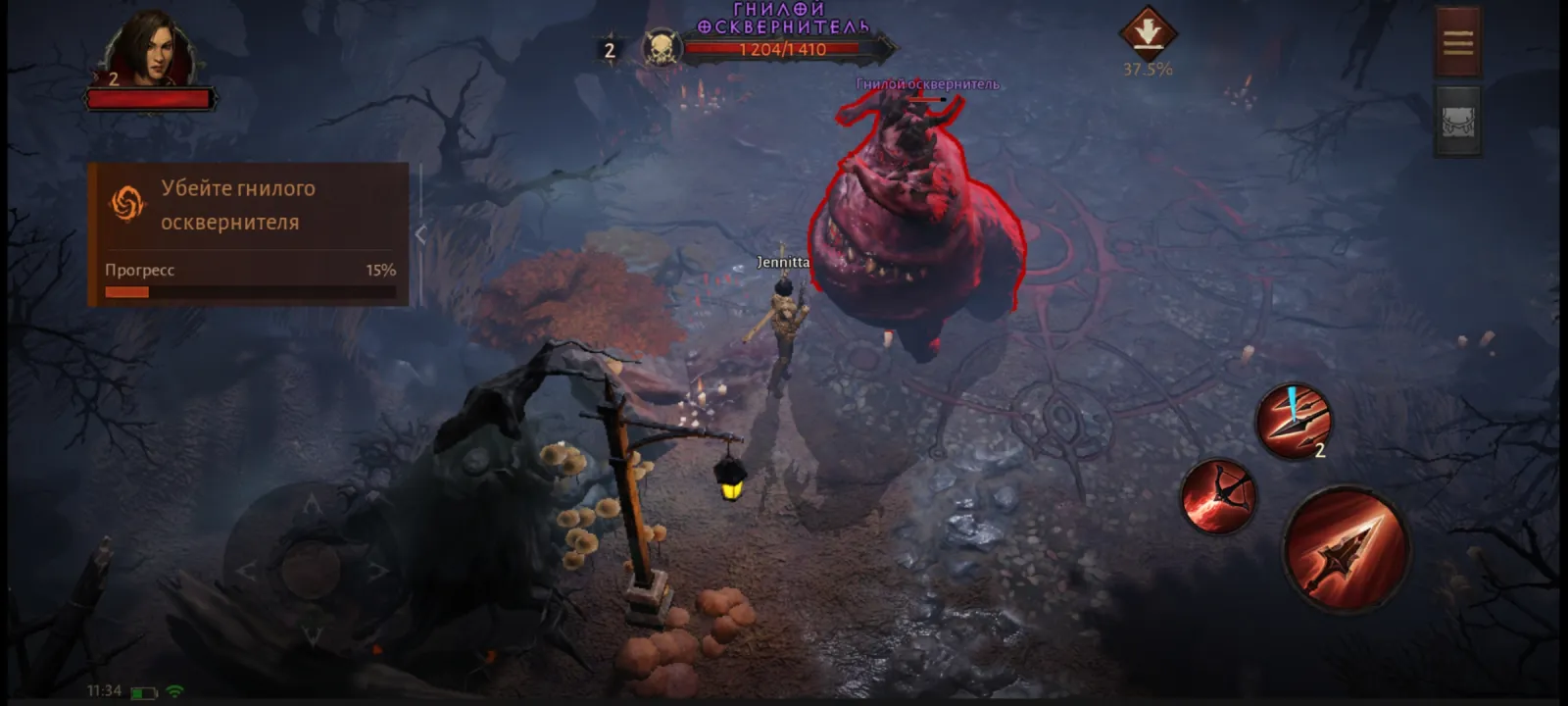
Task: Tap the player portrait
Action: 150,51
